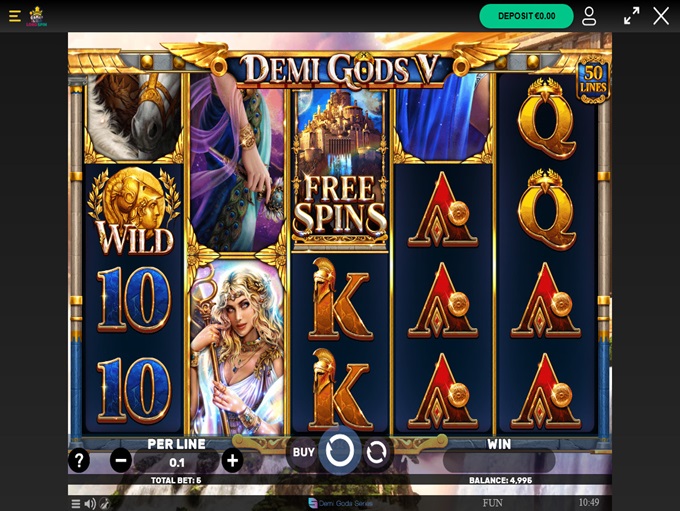
Task: Decrease the per line bet
Action: tap(121, 461)
